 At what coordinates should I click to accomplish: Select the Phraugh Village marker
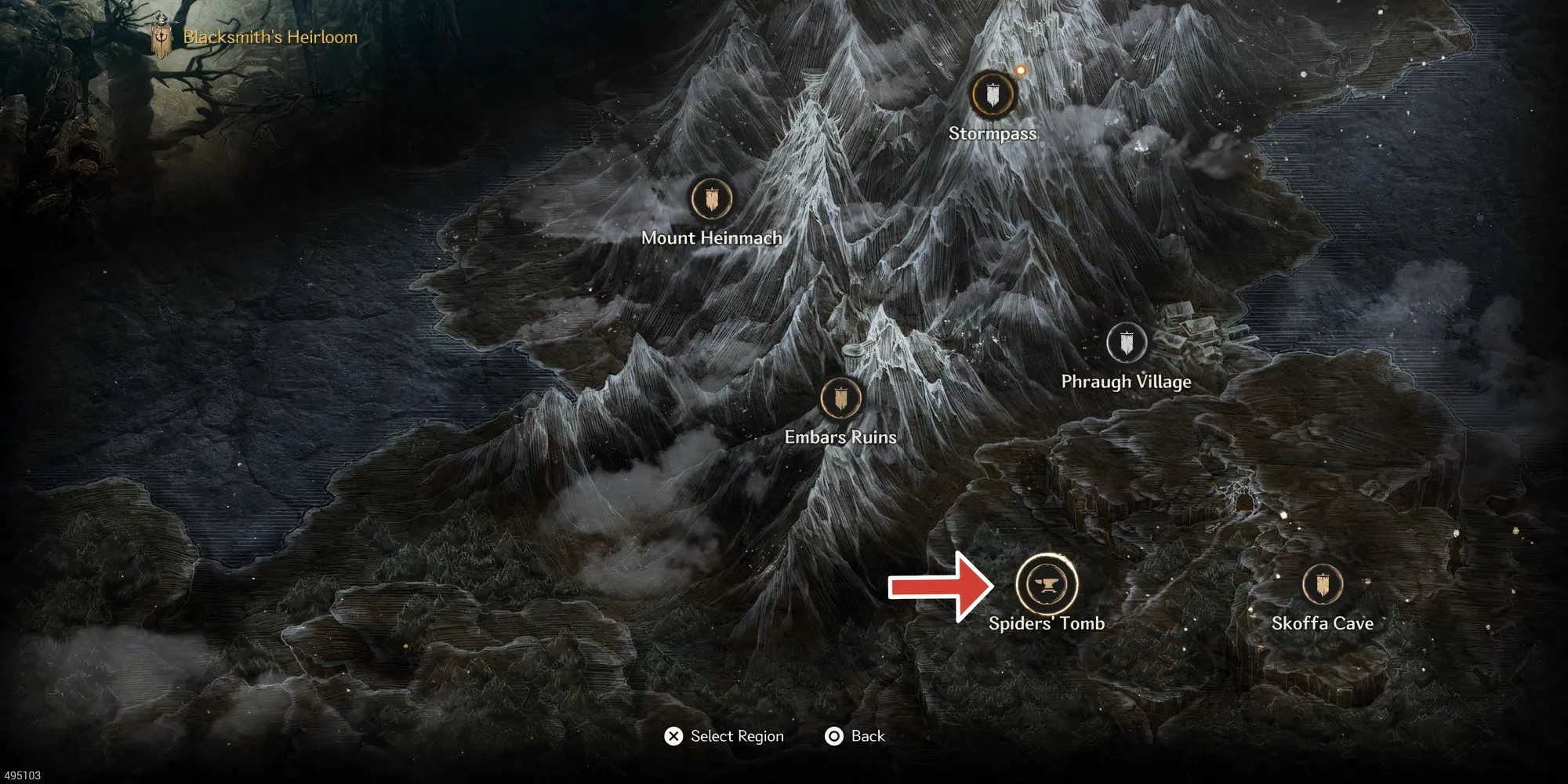(1127, 343)
